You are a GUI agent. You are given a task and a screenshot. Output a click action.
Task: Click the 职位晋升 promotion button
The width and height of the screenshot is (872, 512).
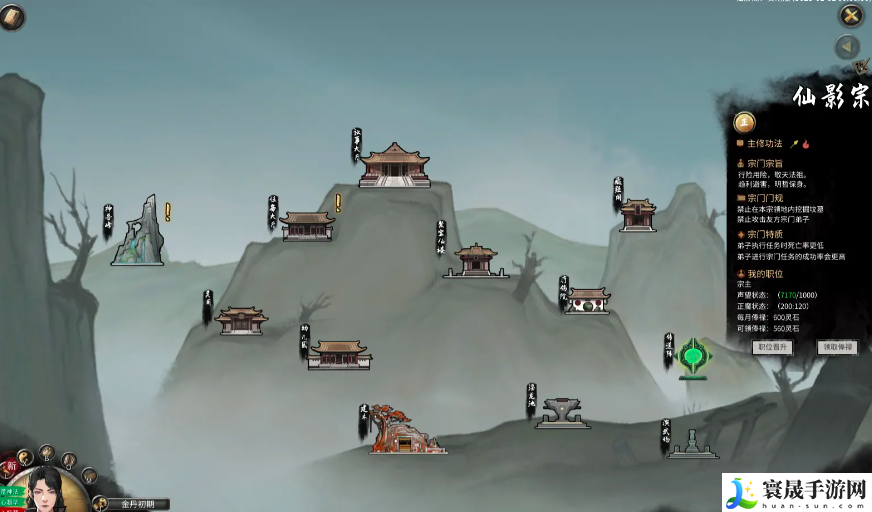pos(773,347)
